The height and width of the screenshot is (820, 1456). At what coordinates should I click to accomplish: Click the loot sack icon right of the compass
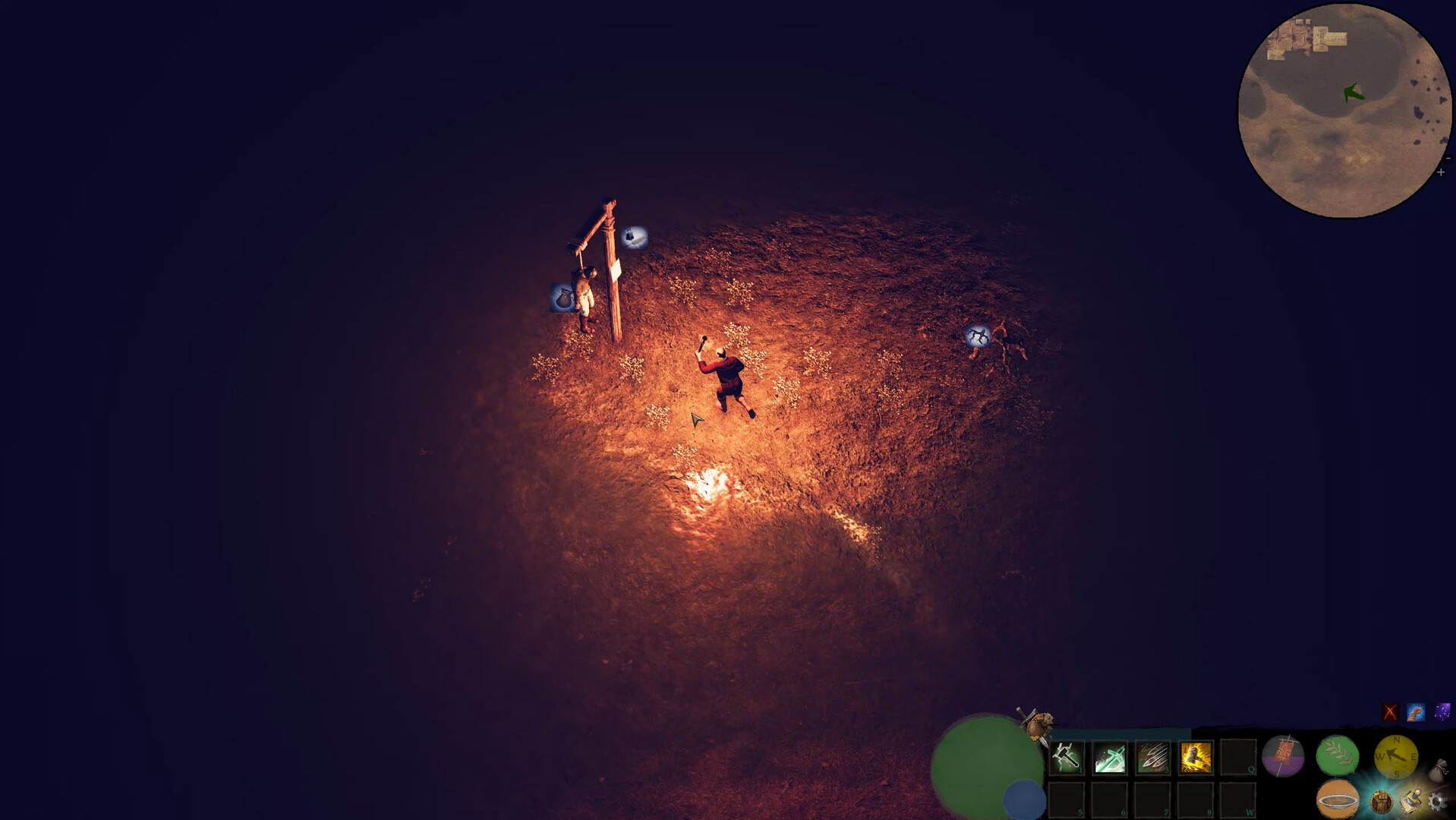pos(1441,768)
